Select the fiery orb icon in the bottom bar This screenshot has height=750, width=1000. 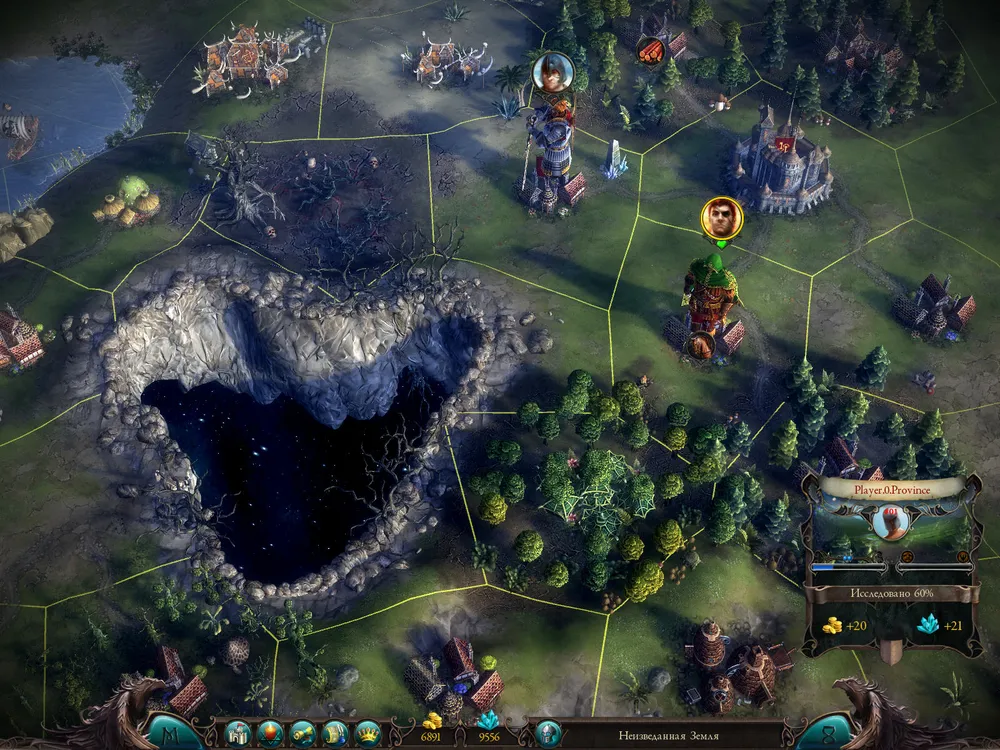270,733
